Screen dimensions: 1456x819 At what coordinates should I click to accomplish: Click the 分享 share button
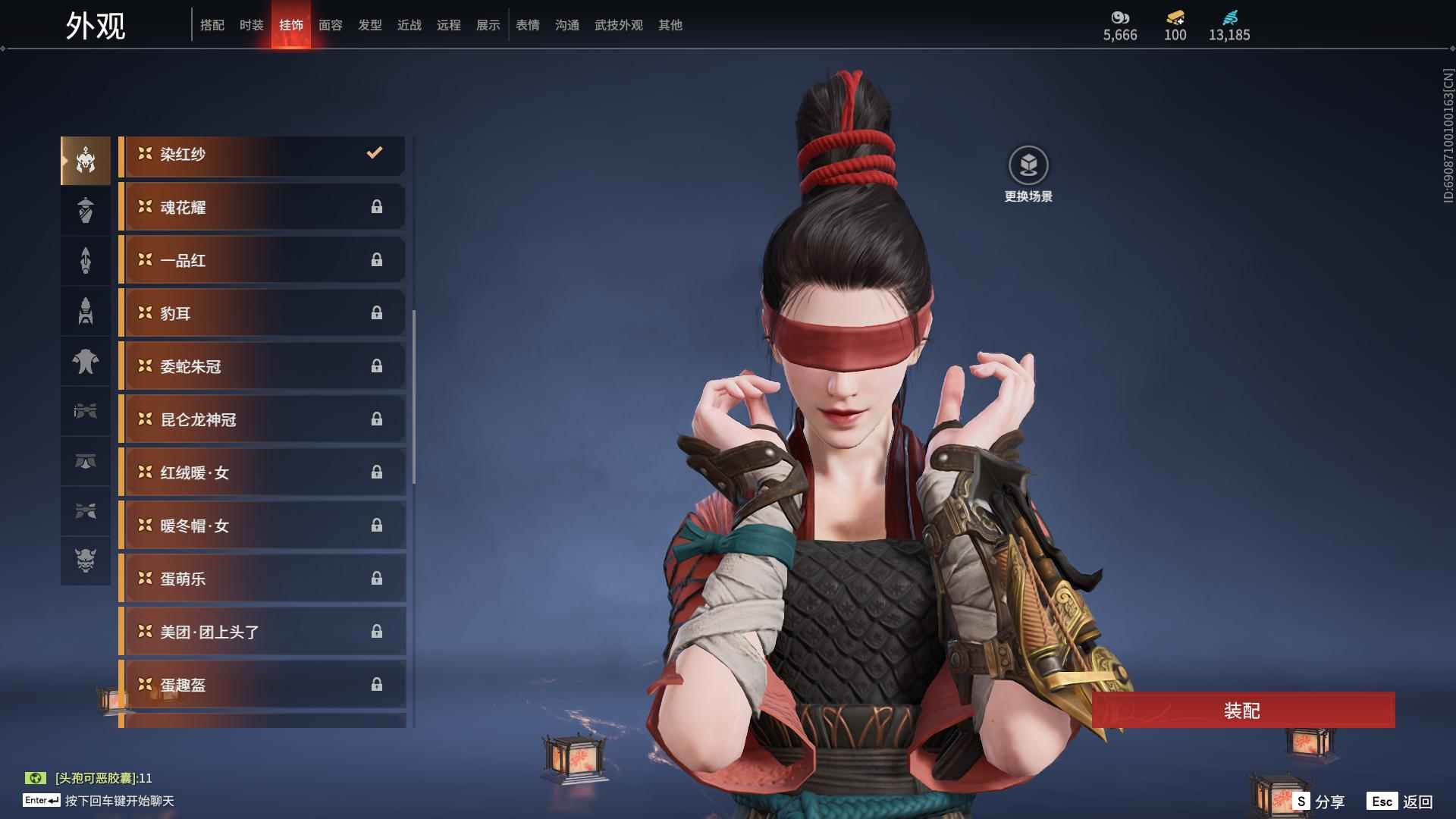[x=1319, y=802]
